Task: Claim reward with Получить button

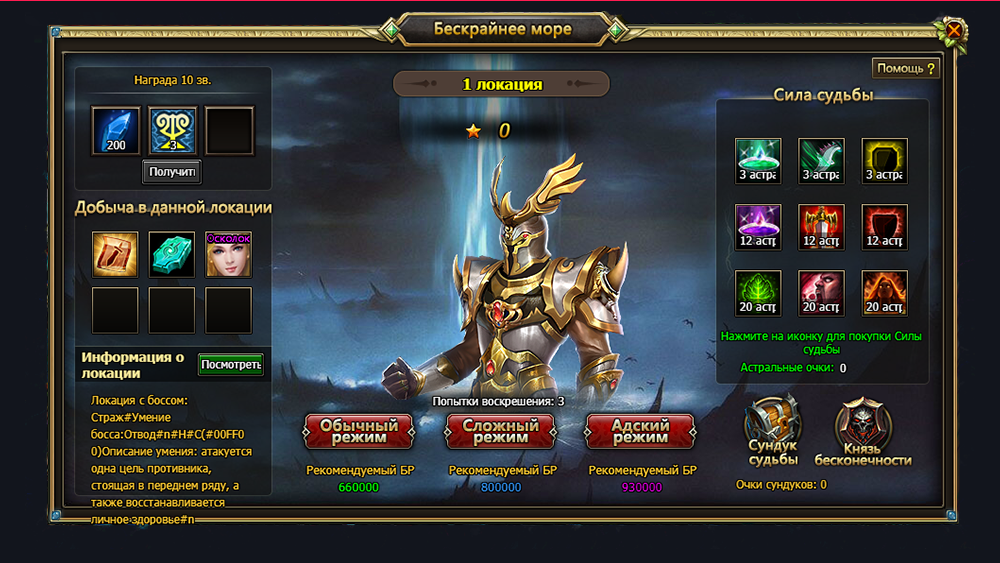Action: tap(172, 172)
